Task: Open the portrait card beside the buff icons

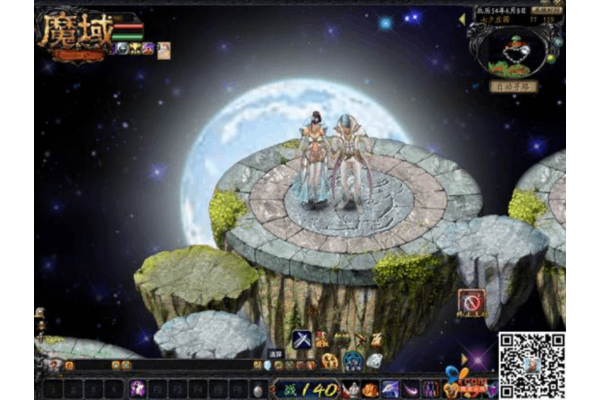Action: pos(164,50)
